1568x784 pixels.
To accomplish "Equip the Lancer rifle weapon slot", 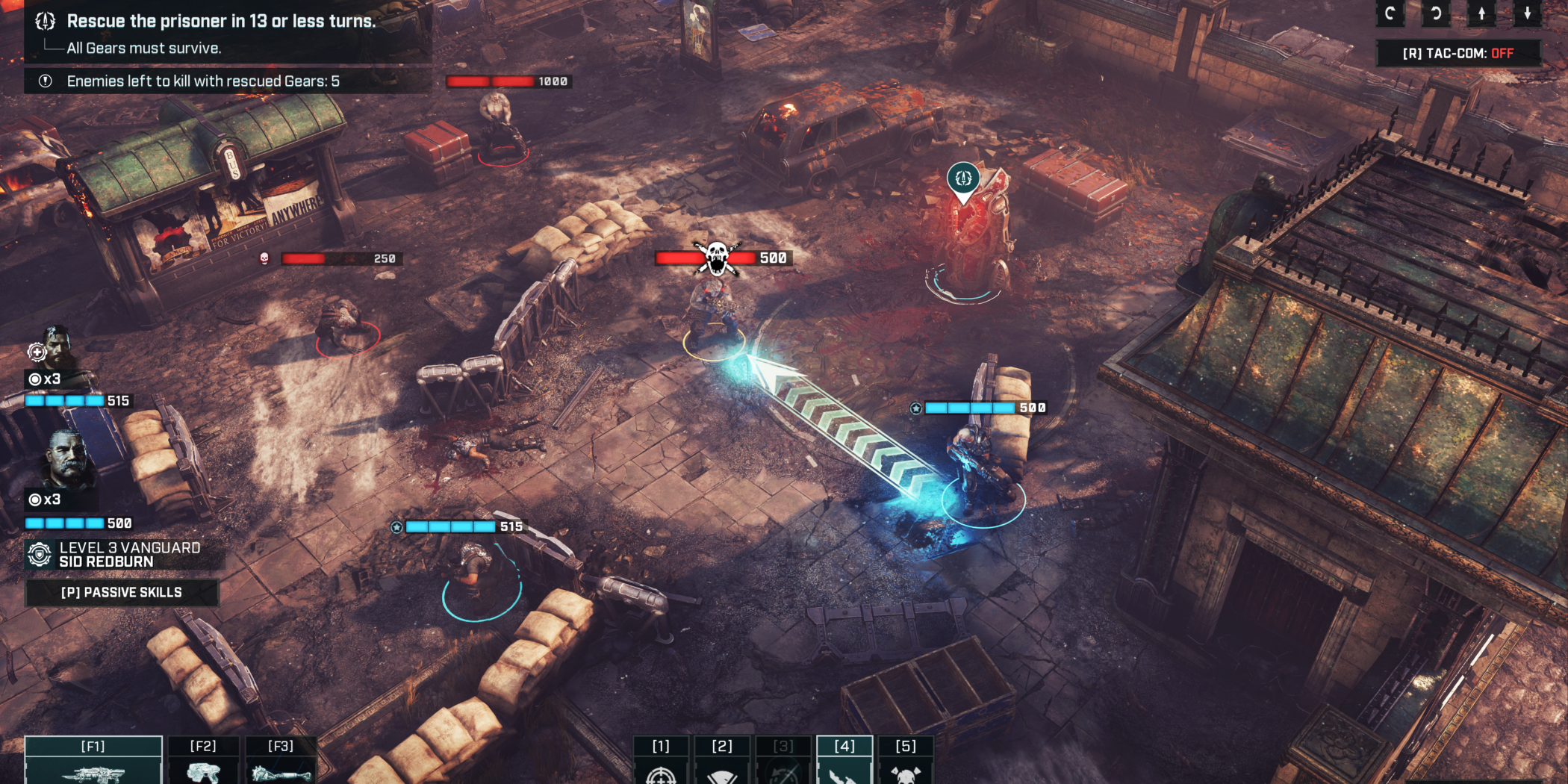I will [x=93, y=762].
